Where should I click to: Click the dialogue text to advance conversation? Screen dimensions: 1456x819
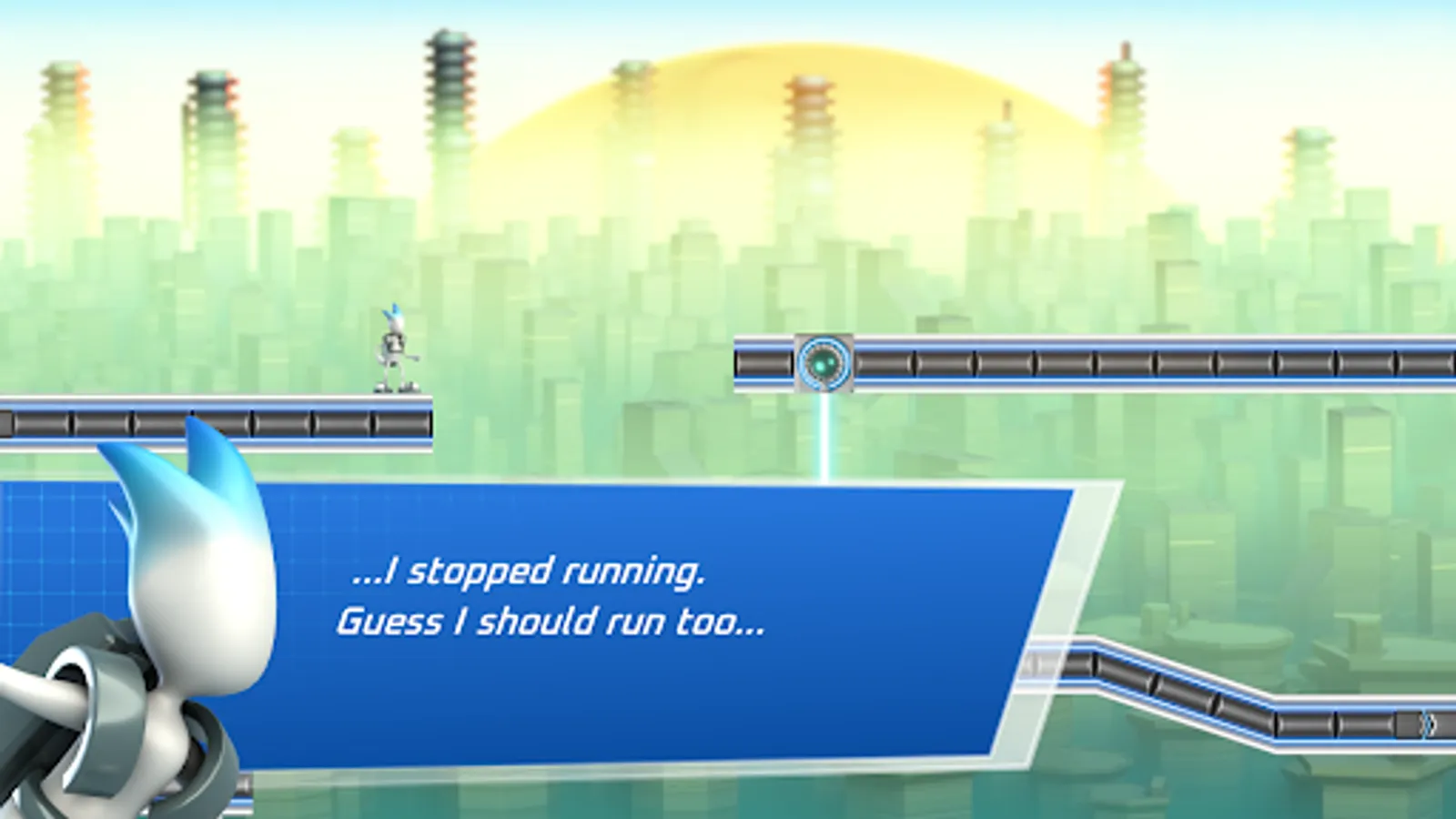point(528,573)
